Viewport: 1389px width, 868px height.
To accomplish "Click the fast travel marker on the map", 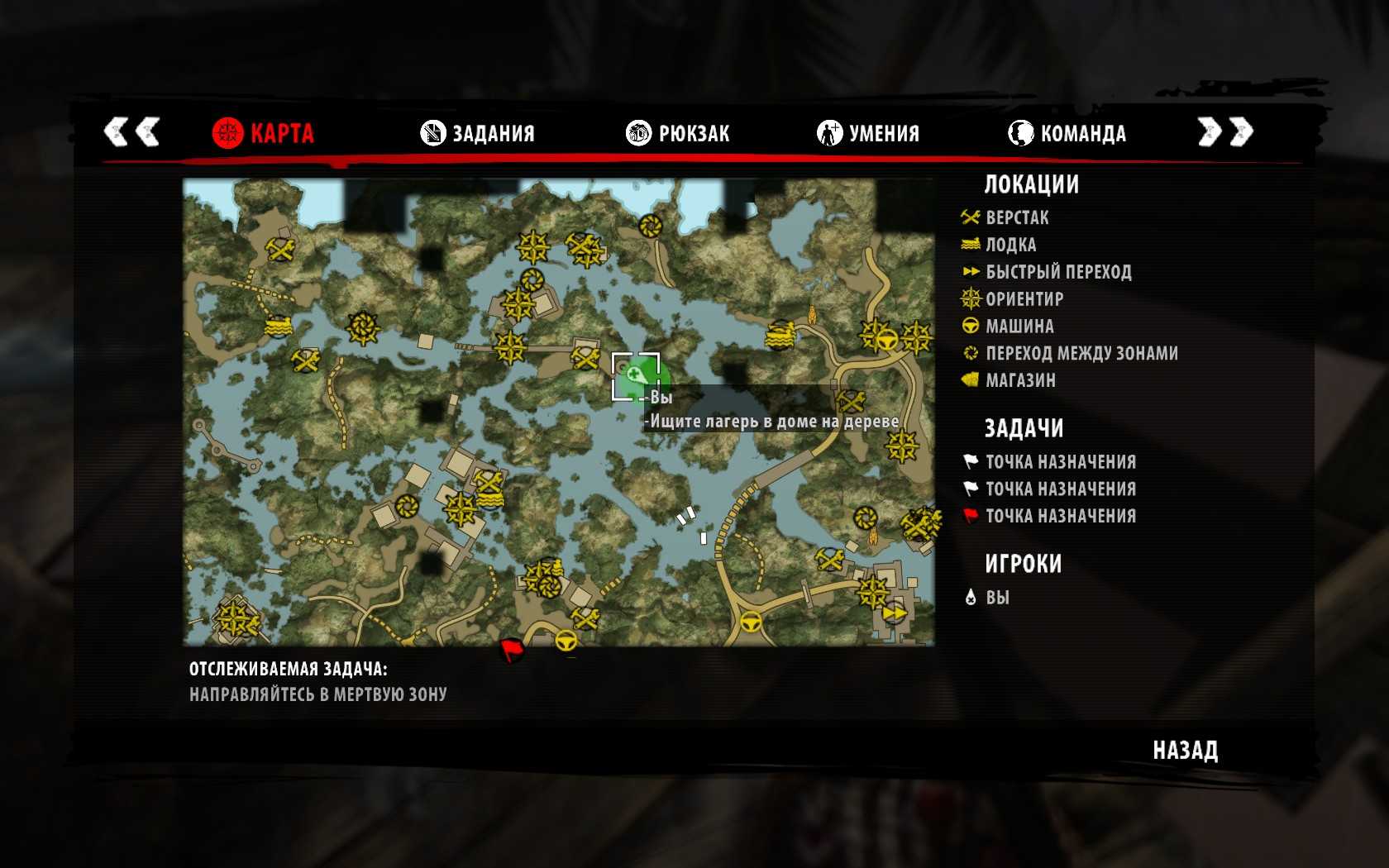I will tap(894, 613).
